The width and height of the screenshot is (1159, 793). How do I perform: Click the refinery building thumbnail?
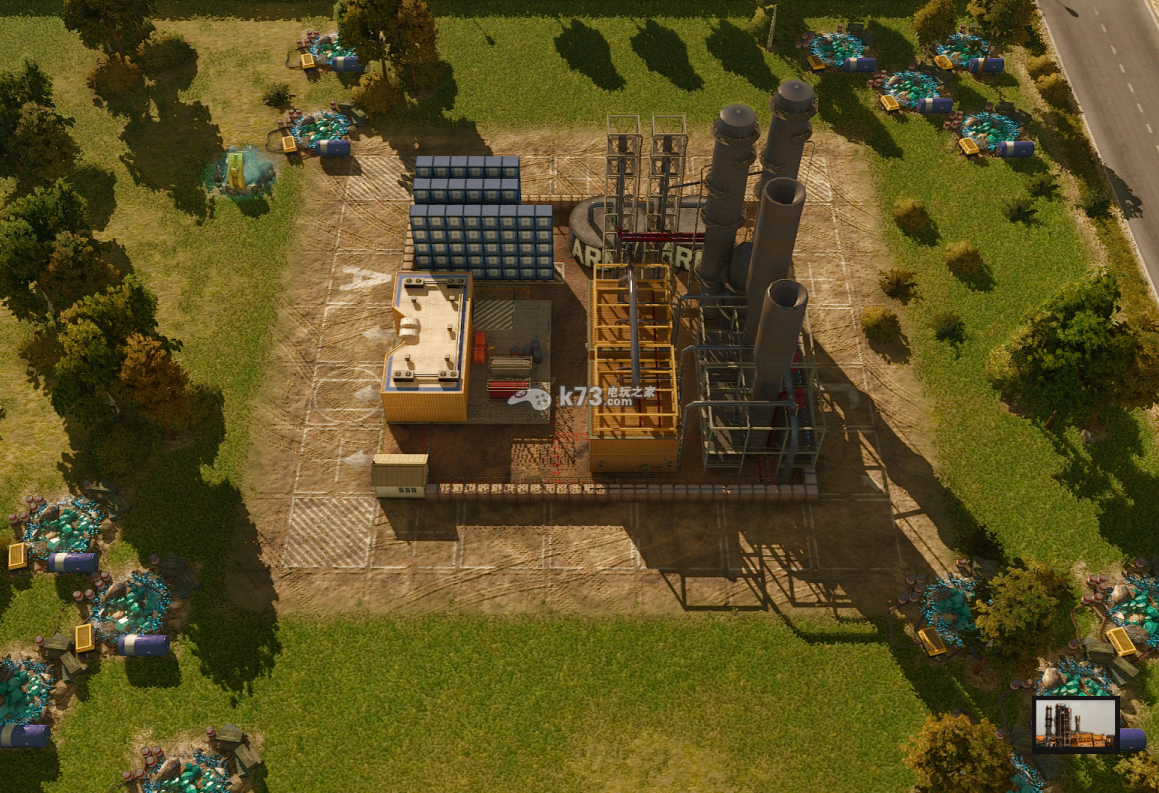[1075, 723]
